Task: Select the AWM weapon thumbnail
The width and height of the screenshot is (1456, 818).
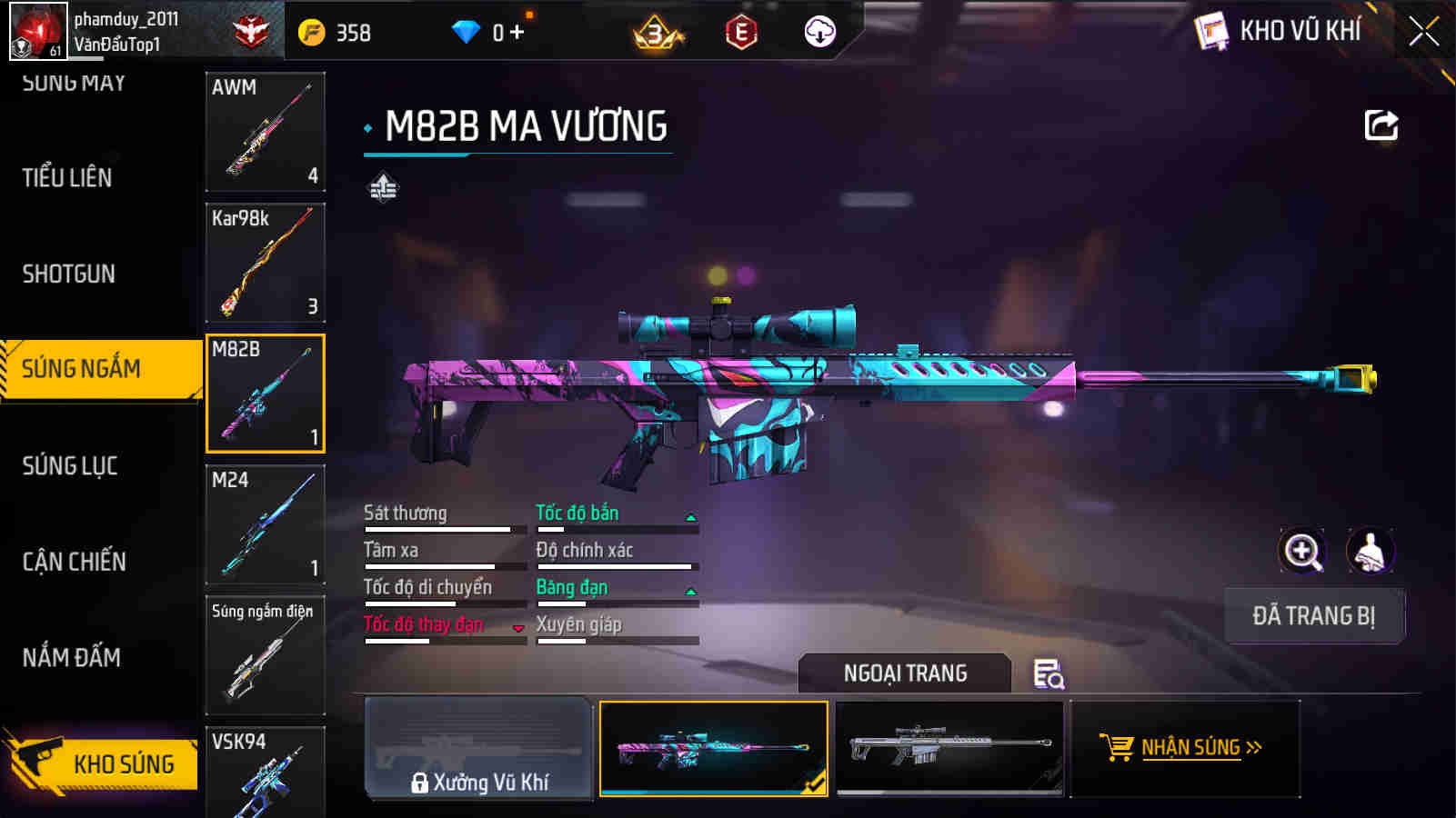Action: pyautogui.click(x=265, y=132)
